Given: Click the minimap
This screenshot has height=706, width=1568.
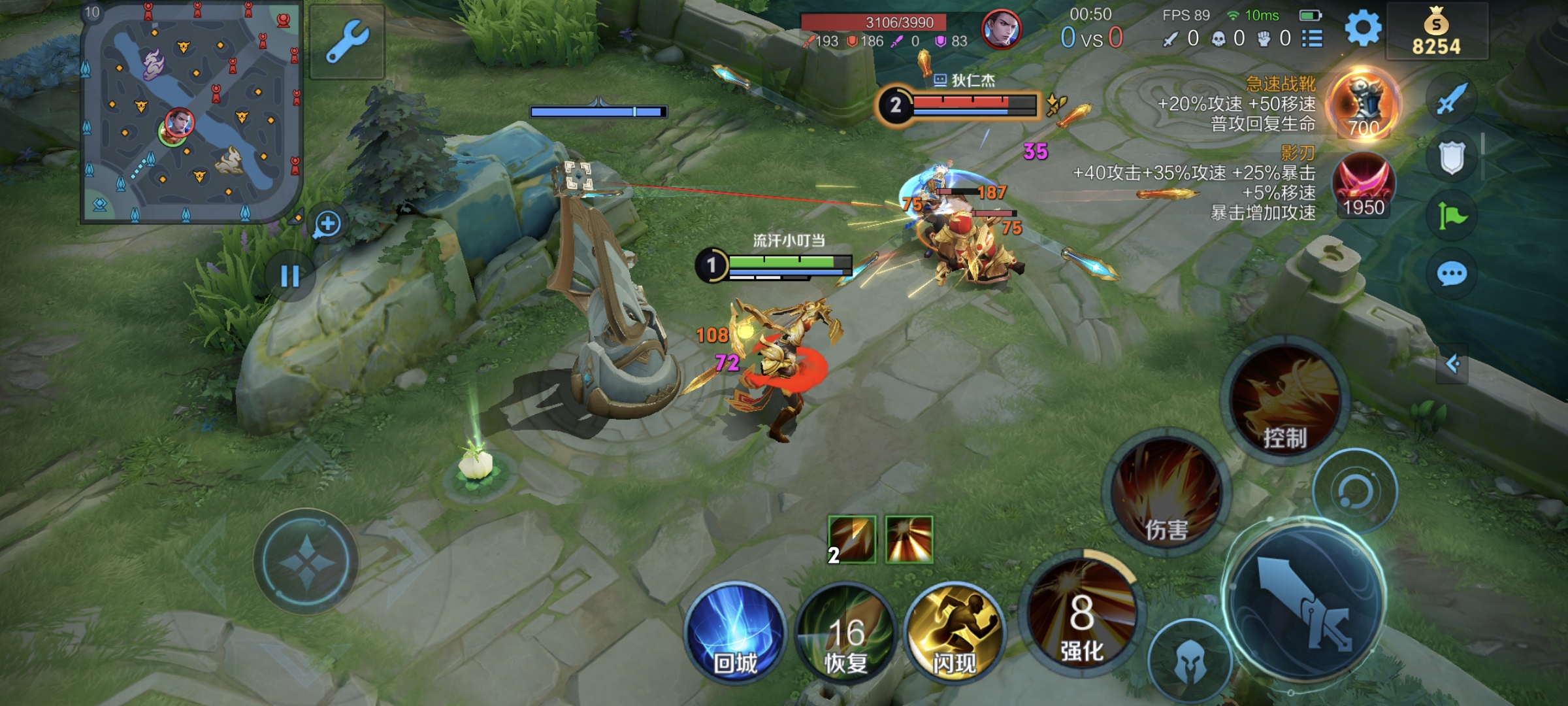Looking at the screenshot, I should pyautogui.click(x=191, y=112).
